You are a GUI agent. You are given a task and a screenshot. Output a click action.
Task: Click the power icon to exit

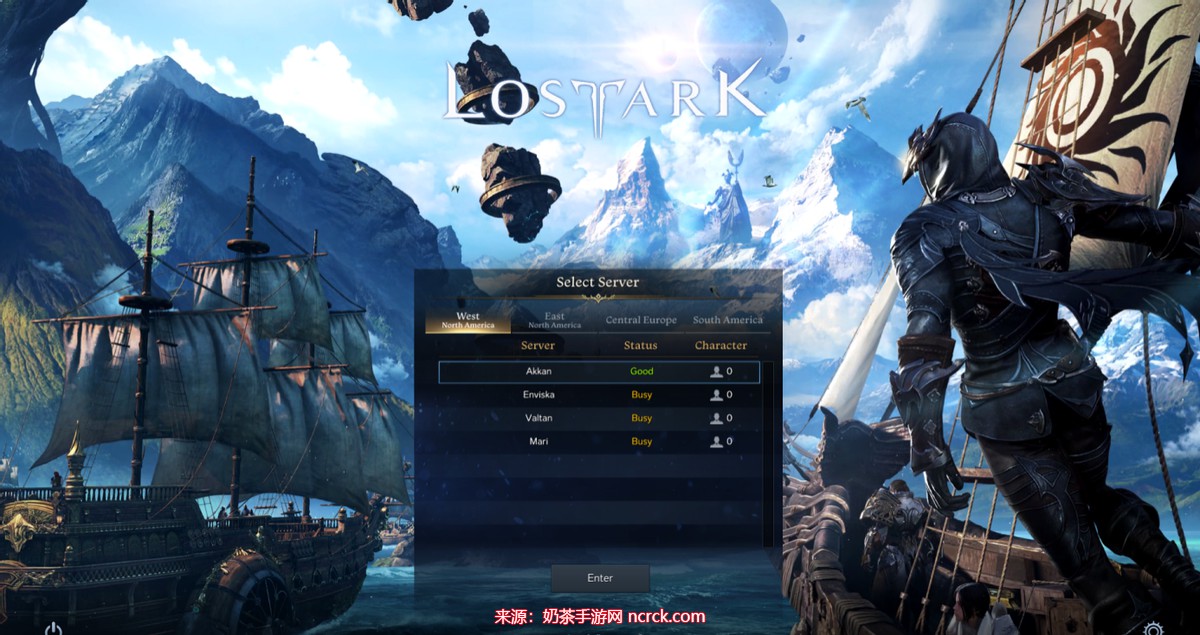coord(54,628)
